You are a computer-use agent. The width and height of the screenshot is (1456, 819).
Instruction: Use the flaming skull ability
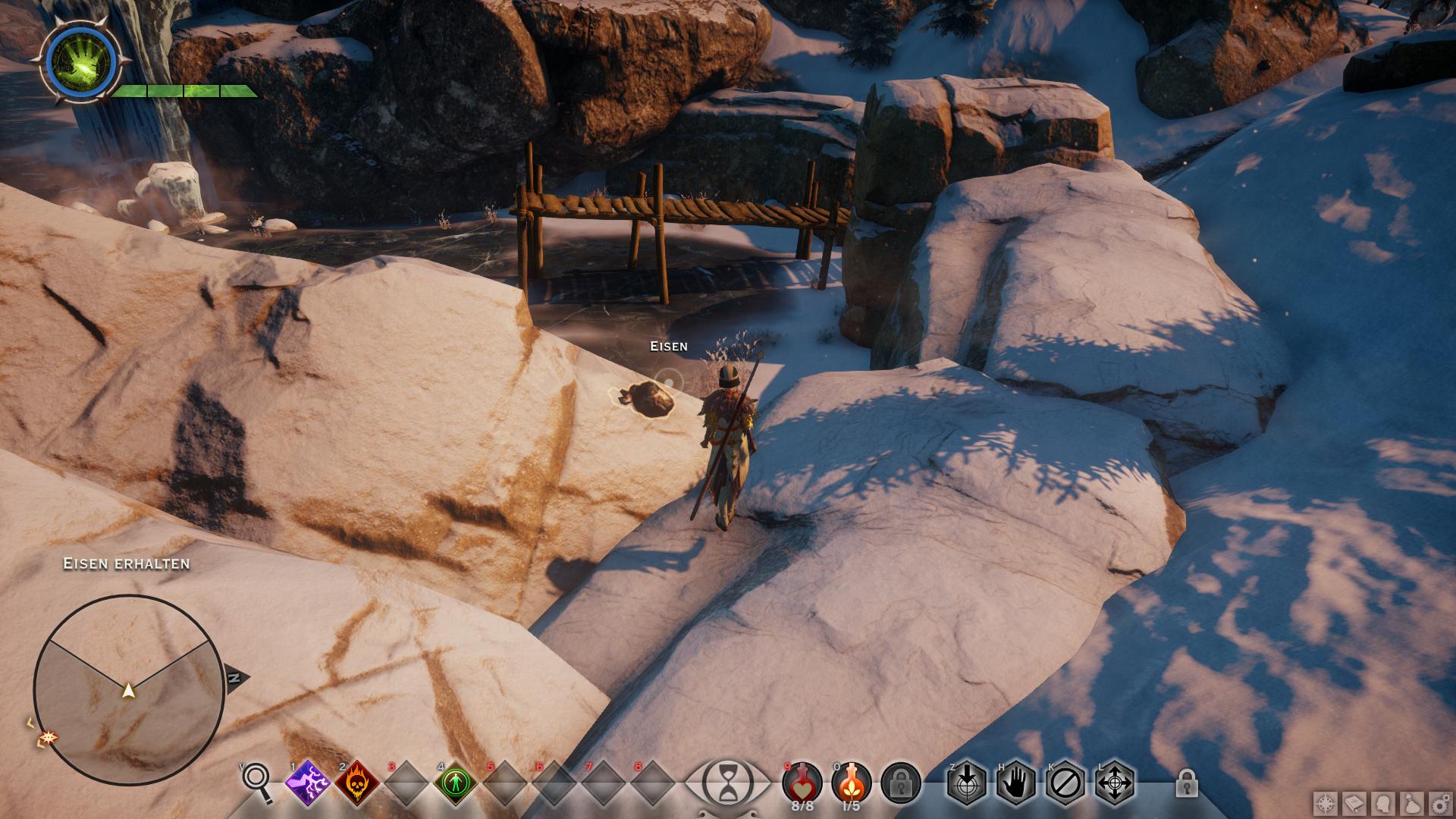pos(356,783)
